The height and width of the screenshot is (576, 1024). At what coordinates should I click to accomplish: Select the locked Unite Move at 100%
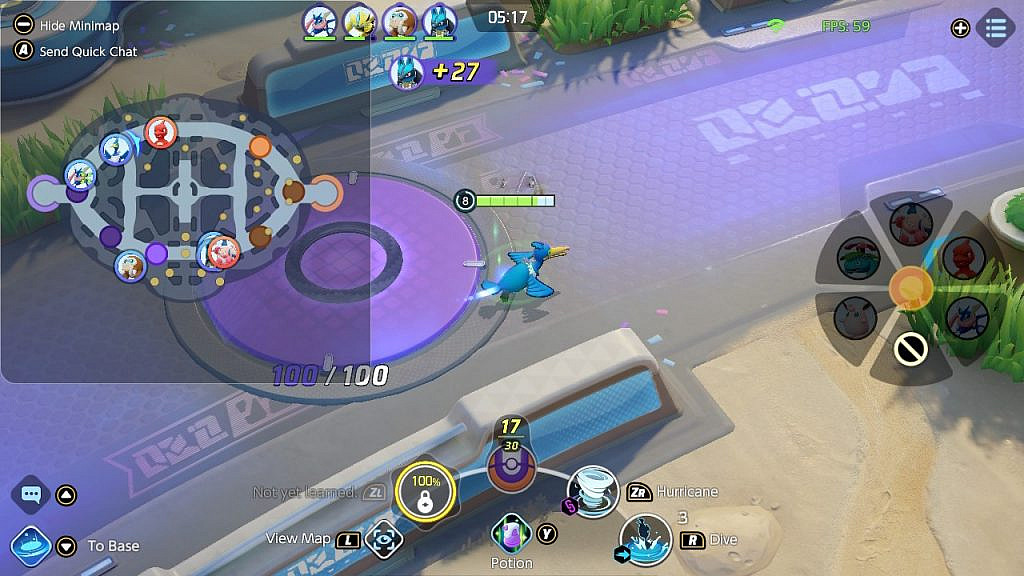[x=425, y=492]
